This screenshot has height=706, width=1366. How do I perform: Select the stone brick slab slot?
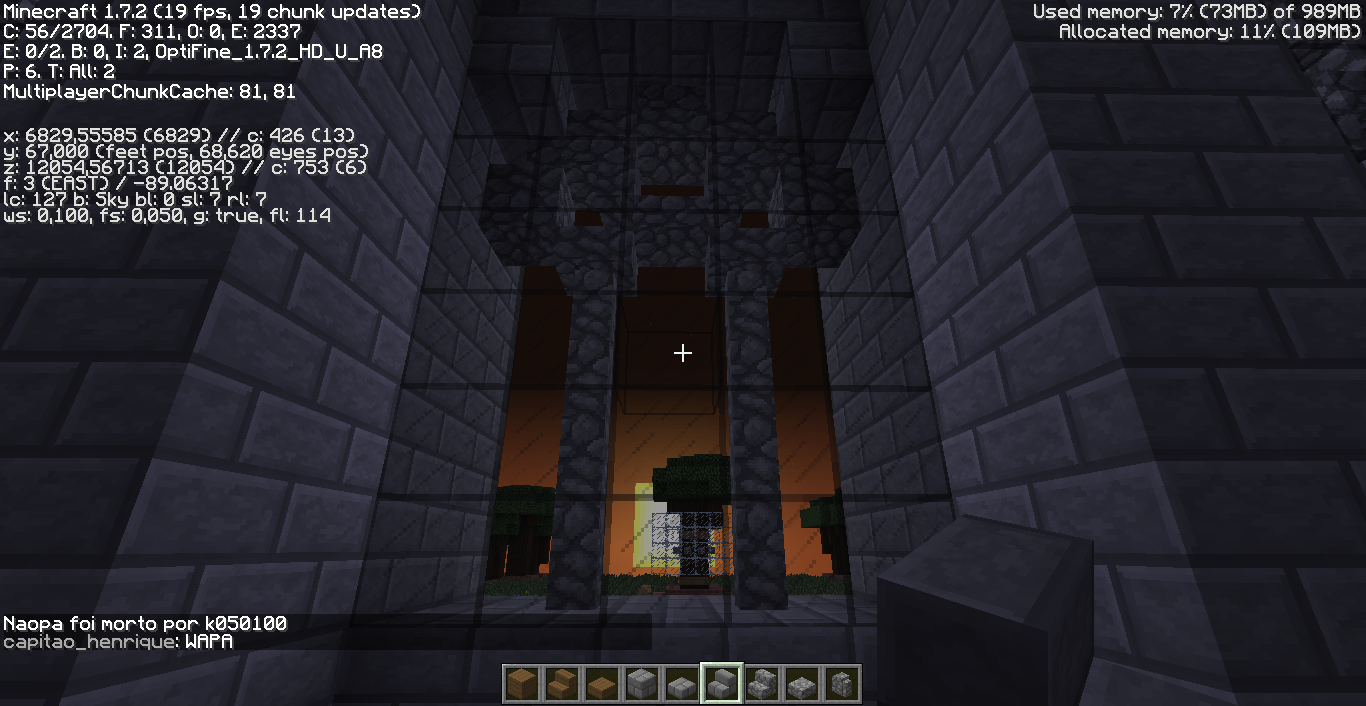681,684
